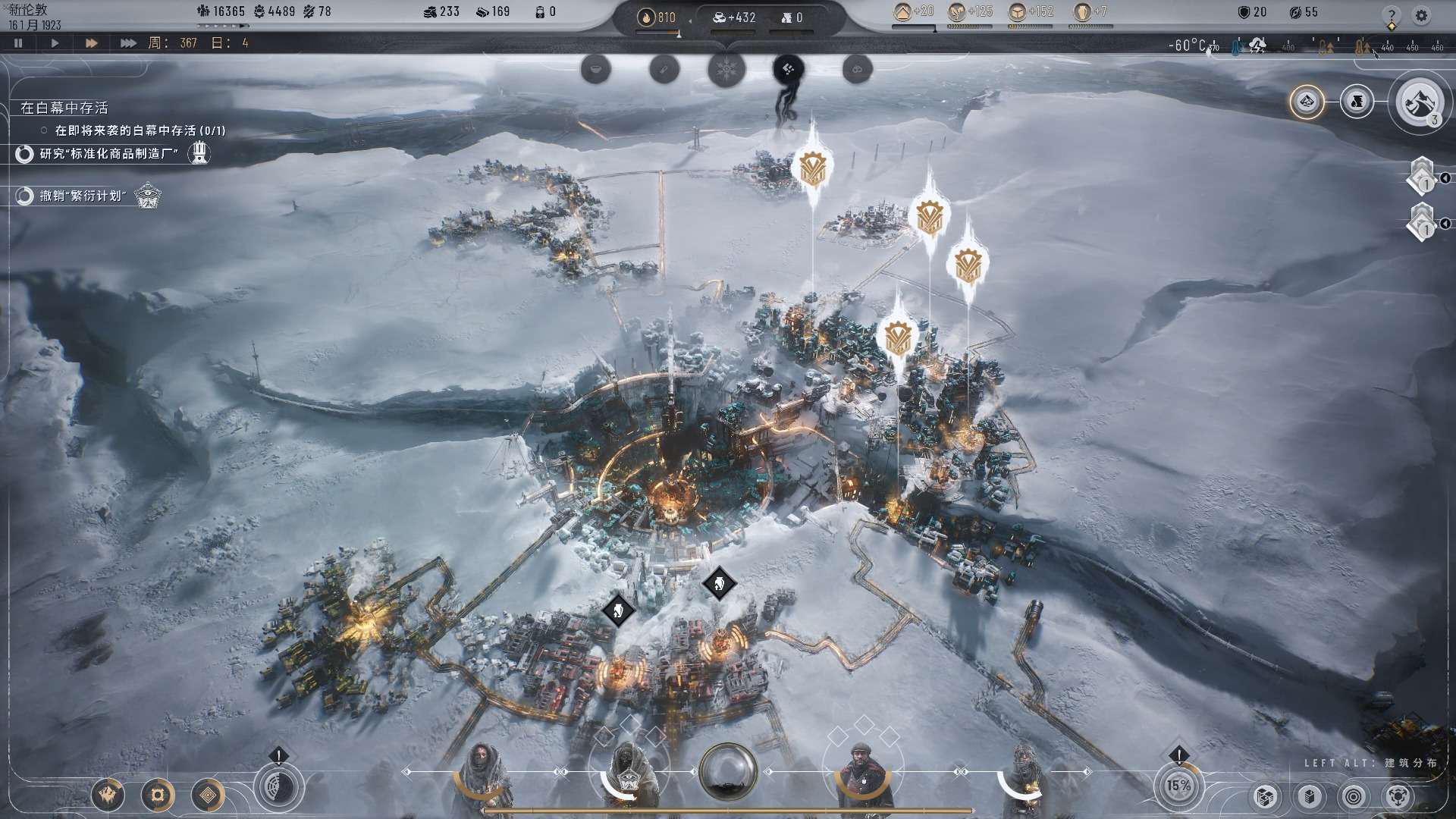The height and width of the screenshot is (819, 1456).
Task: Open the Frostland mountain map button
Action: 1419,102
